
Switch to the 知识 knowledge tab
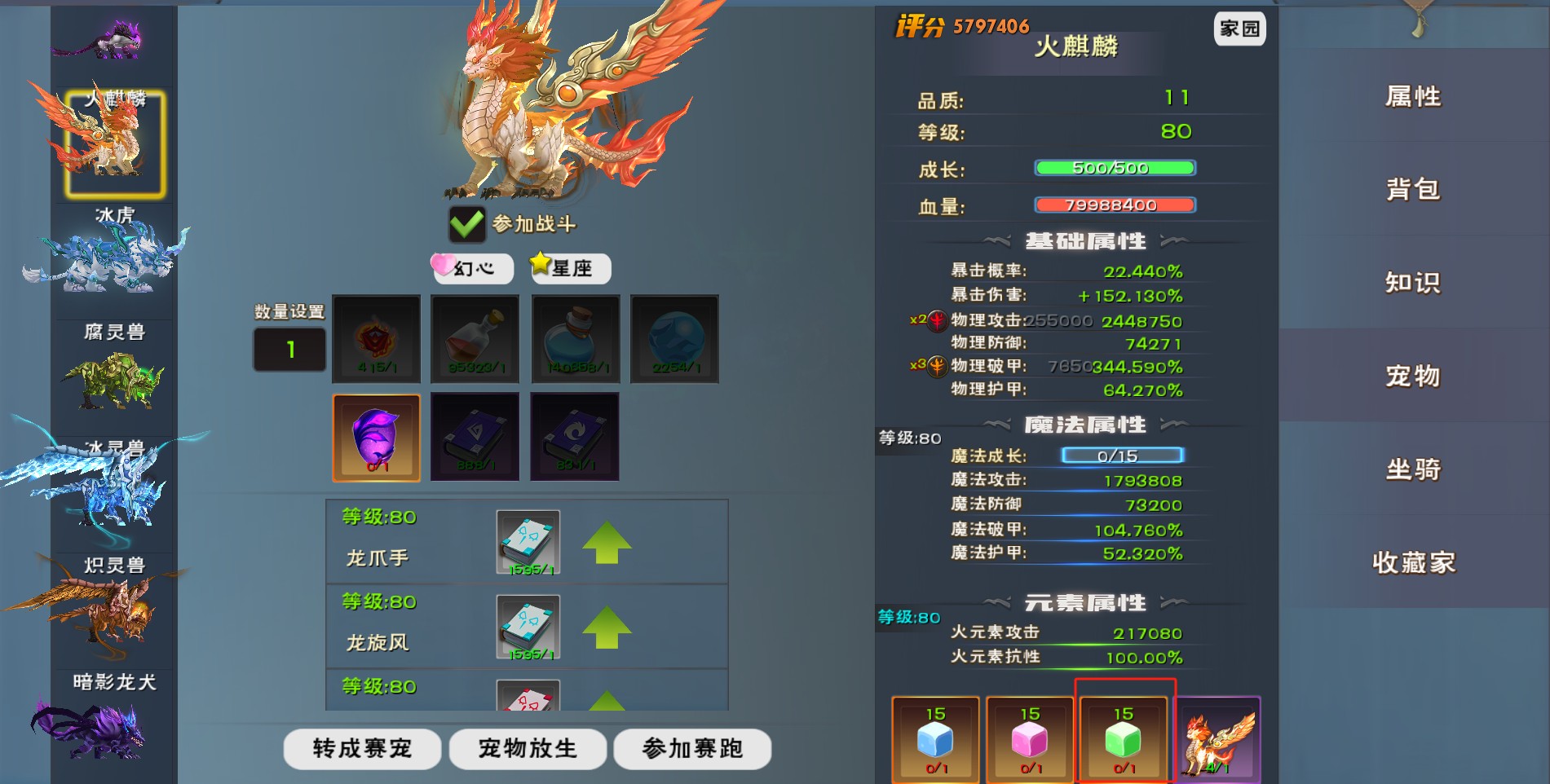pos(1413,283)
